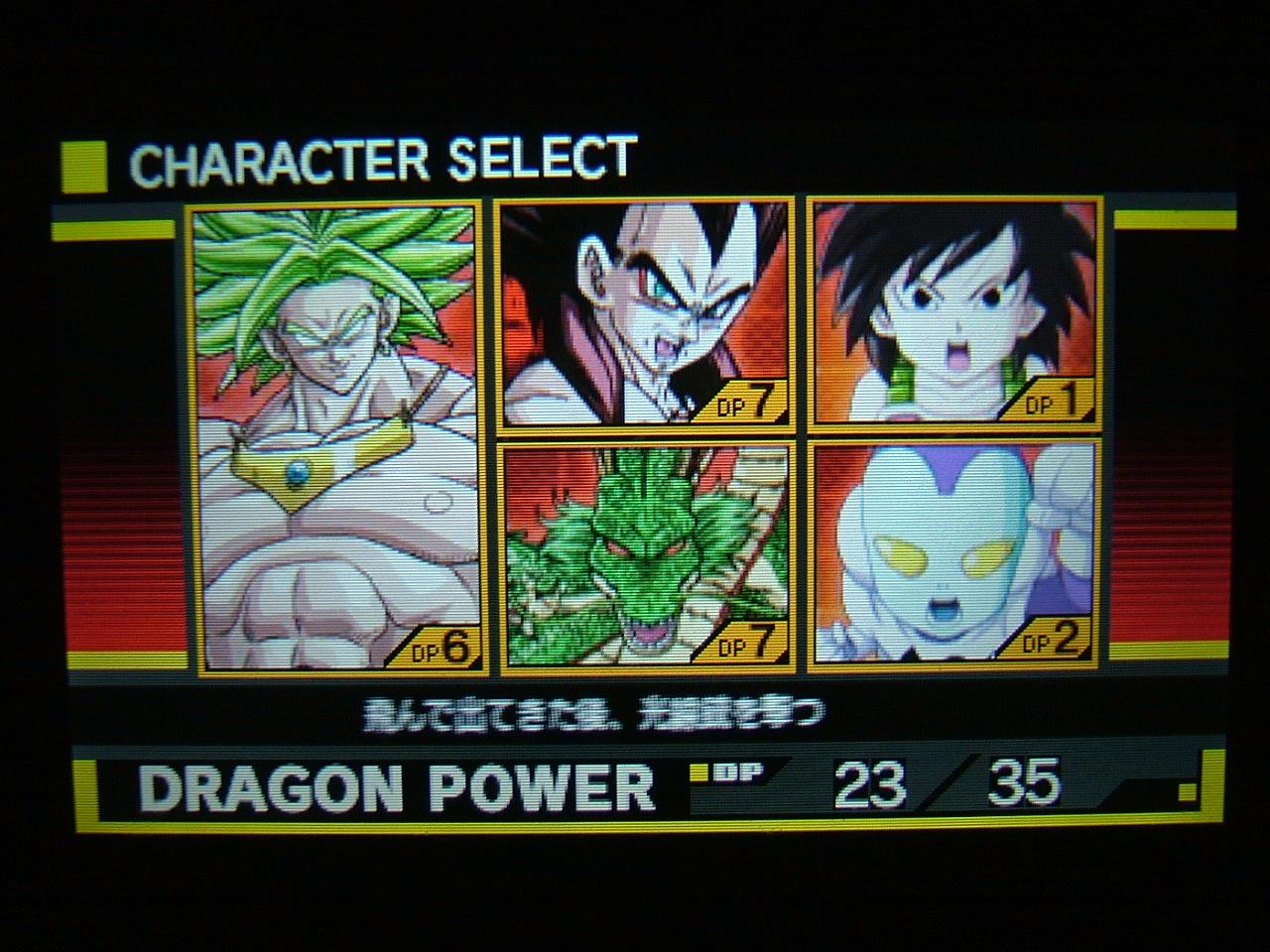Choose the black-haired Saiyan girl portrait

tap(952, 307)
